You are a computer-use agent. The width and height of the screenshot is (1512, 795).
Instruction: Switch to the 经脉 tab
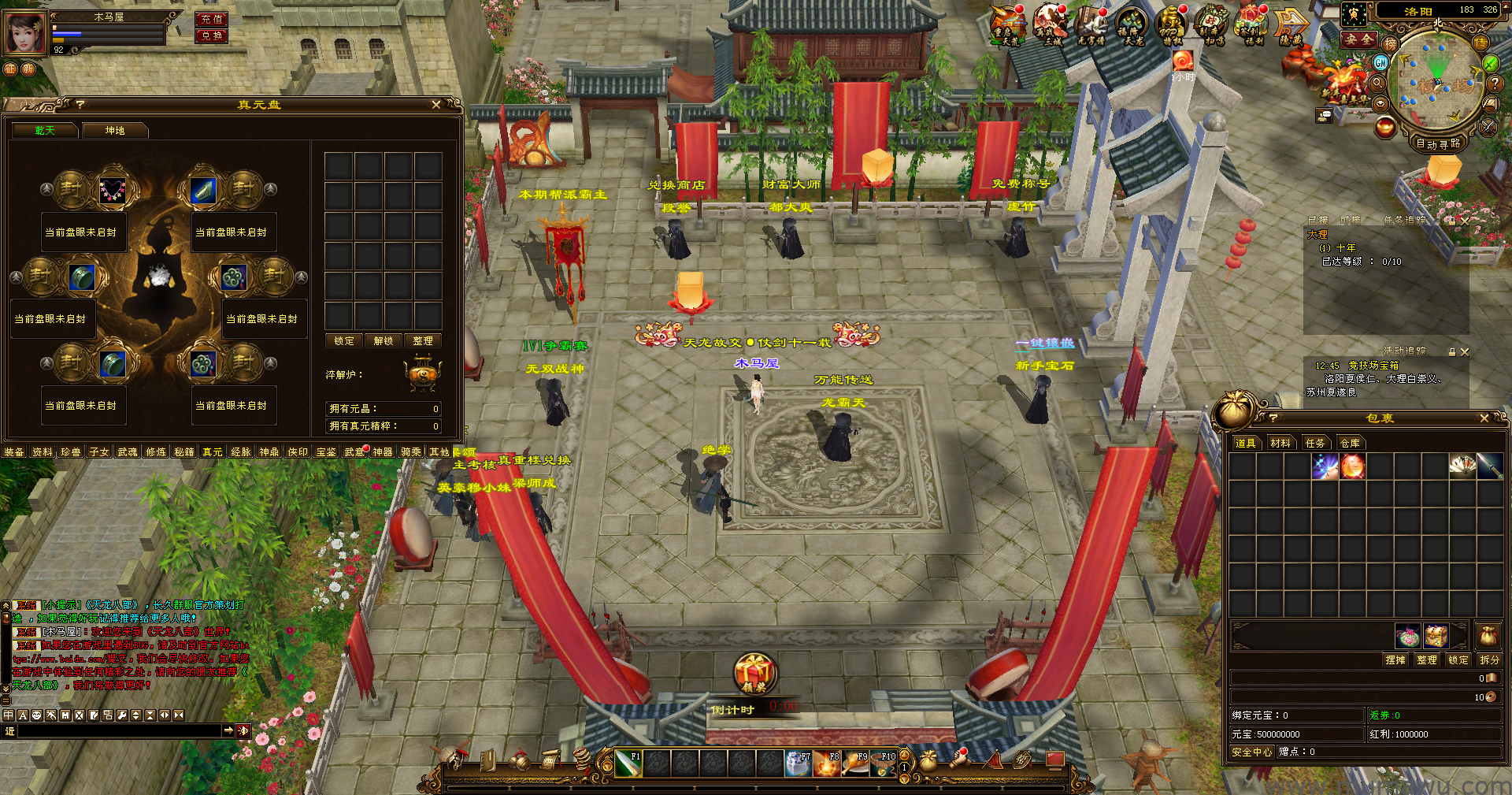[241, 452]
